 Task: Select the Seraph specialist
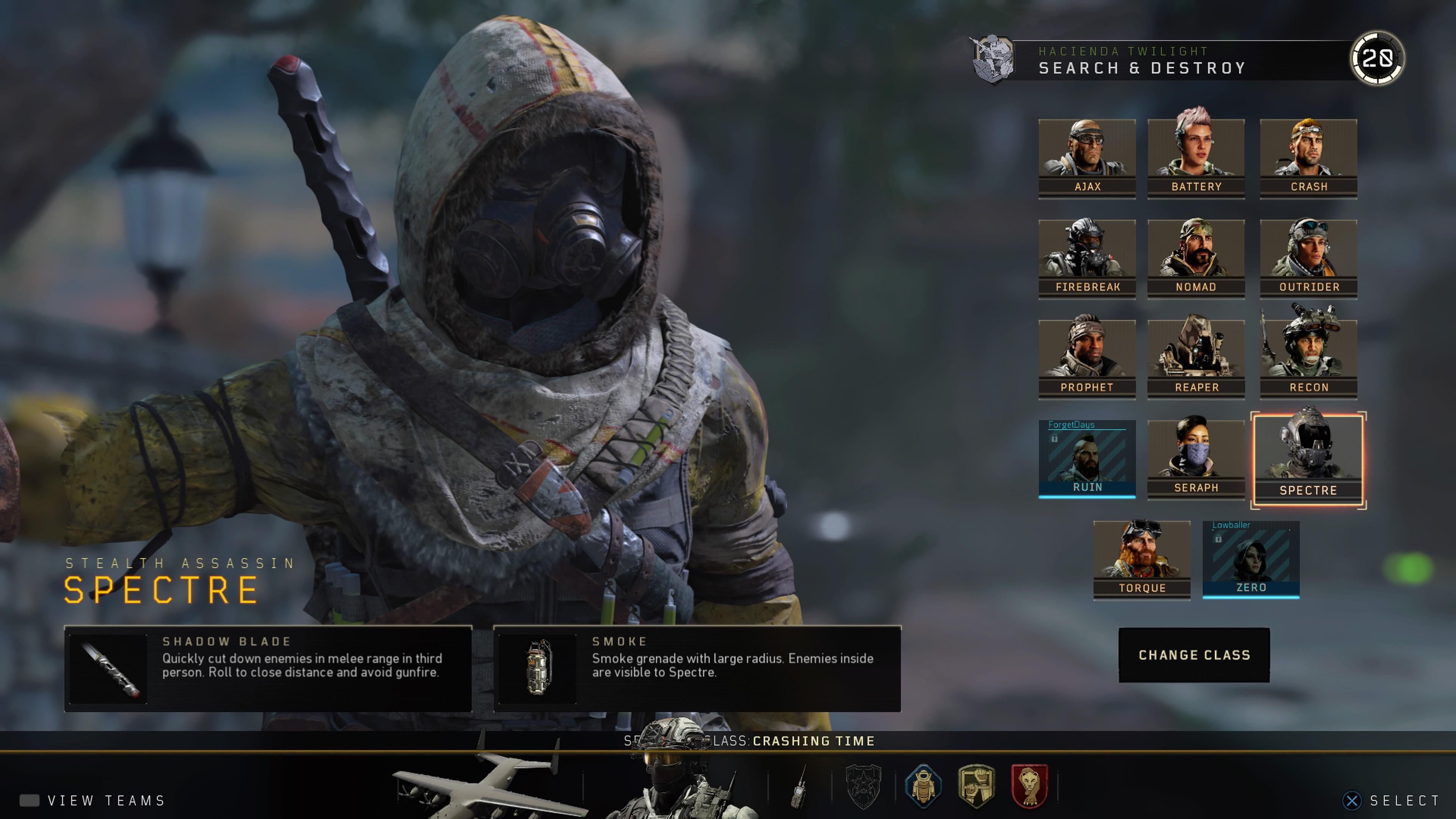point(1196,459)
